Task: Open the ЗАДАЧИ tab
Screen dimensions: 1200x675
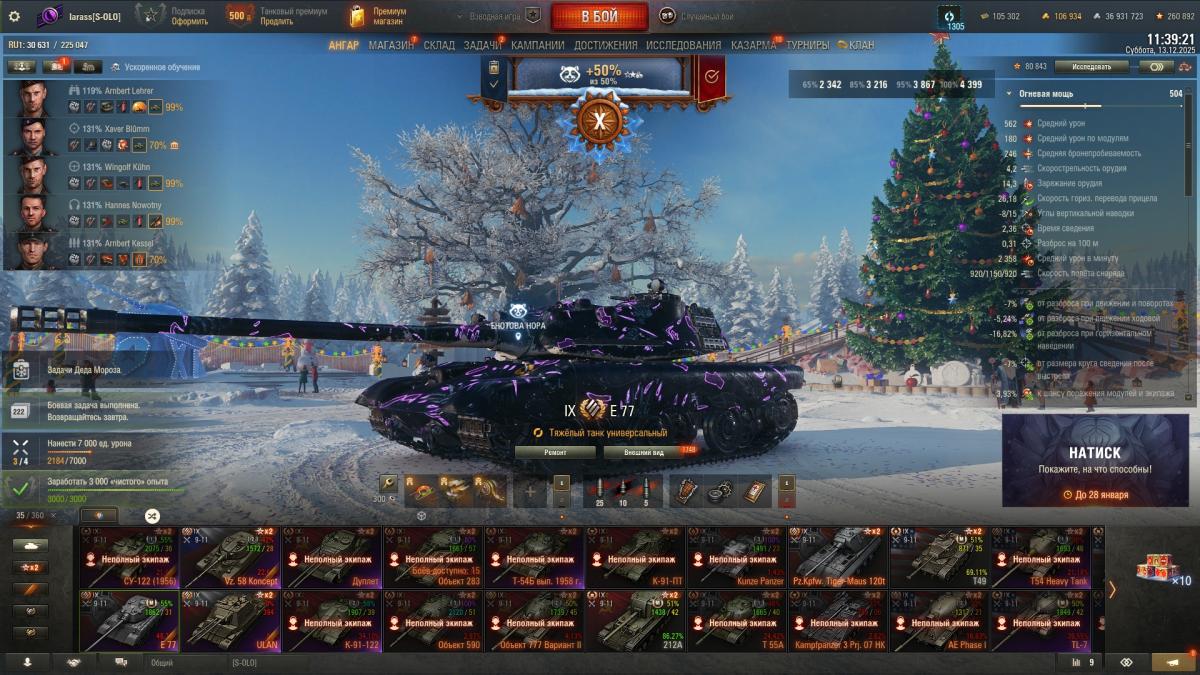Action: pyautogui.click(x=483, y=45)
